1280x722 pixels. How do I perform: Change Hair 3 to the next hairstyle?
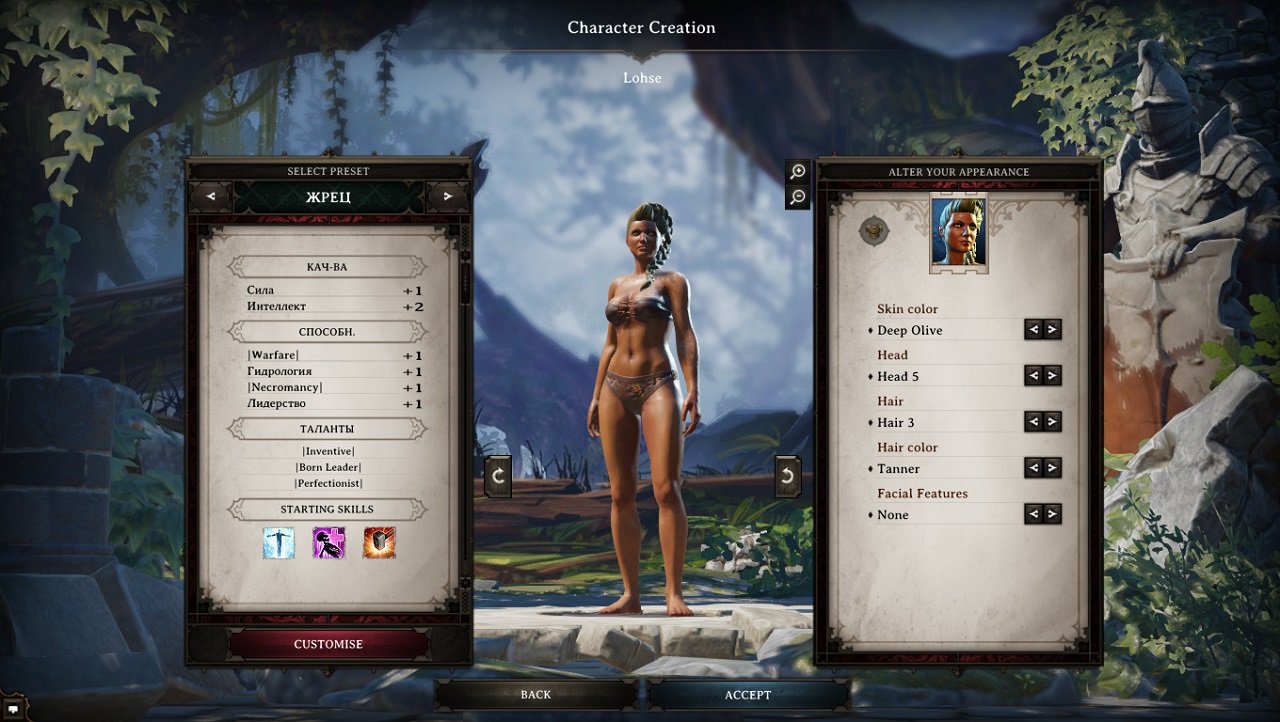pyautogui.click(x=1051, y=422)
